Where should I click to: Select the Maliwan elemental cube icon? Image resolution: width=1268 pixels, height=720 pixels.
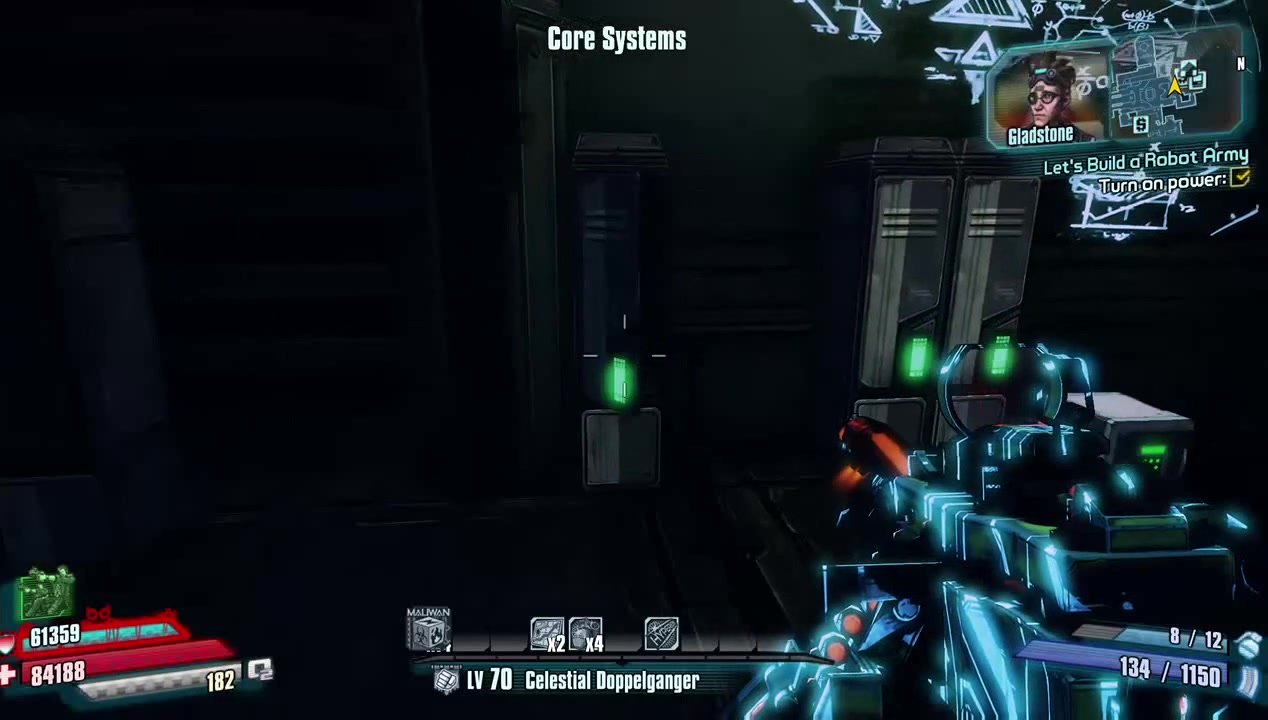pos(428,632)
